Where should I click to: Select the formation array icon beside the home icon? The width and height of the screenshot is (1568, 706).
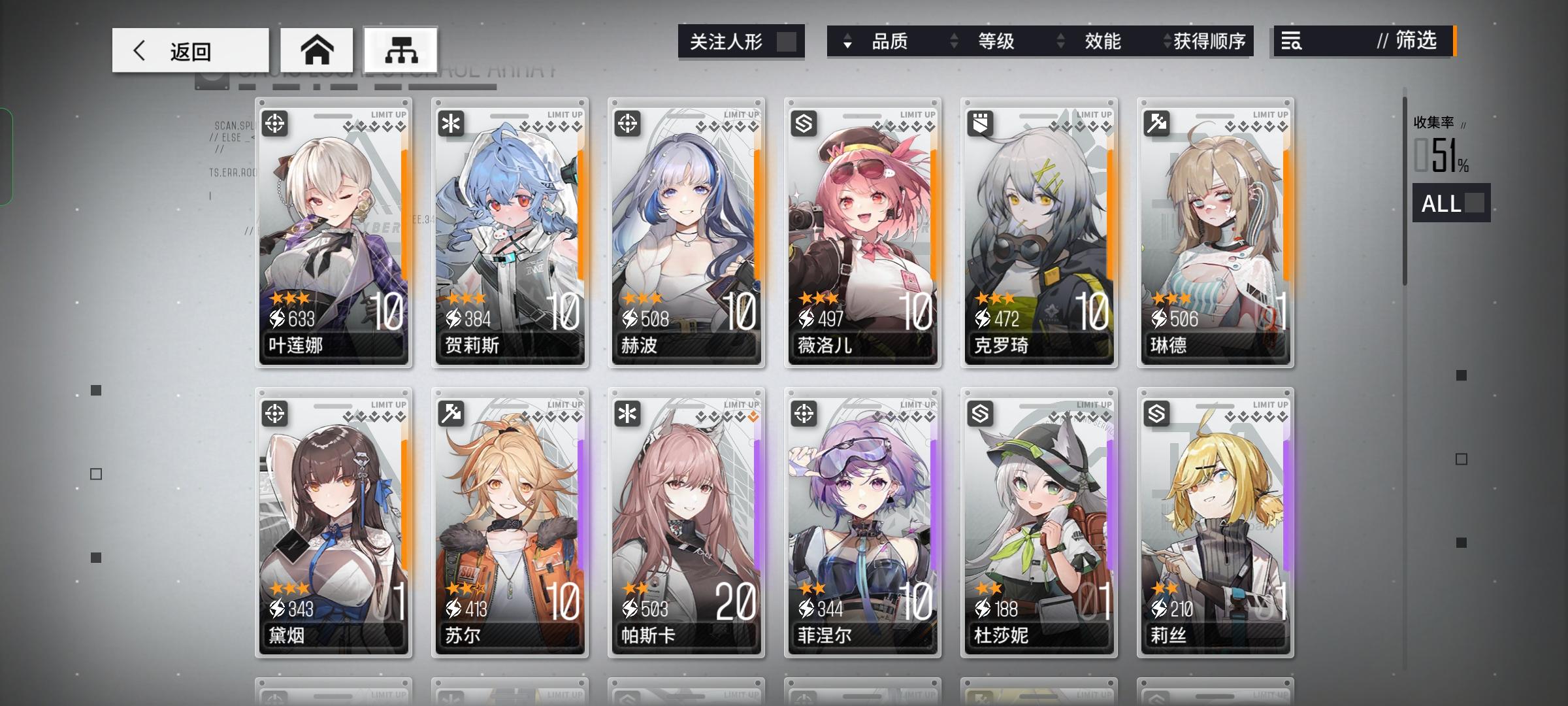[400, 49]
